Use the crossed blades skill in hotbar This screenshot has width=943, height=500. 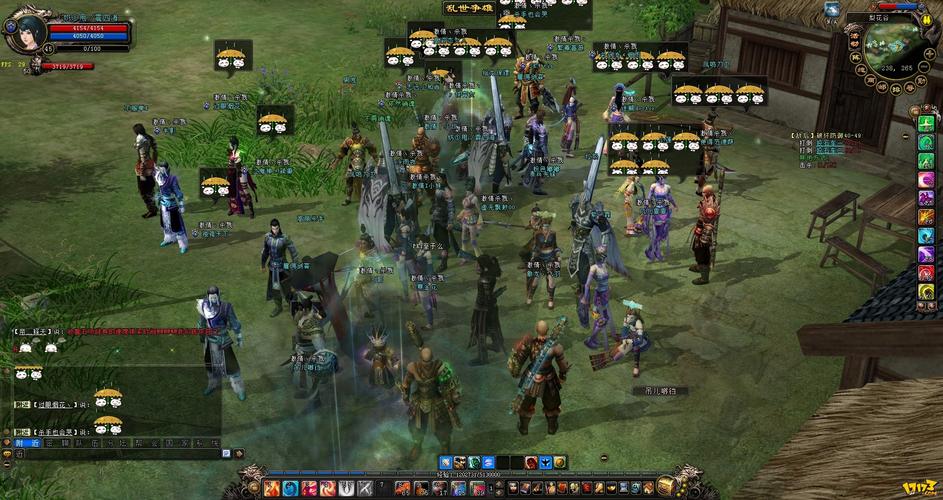366,488
